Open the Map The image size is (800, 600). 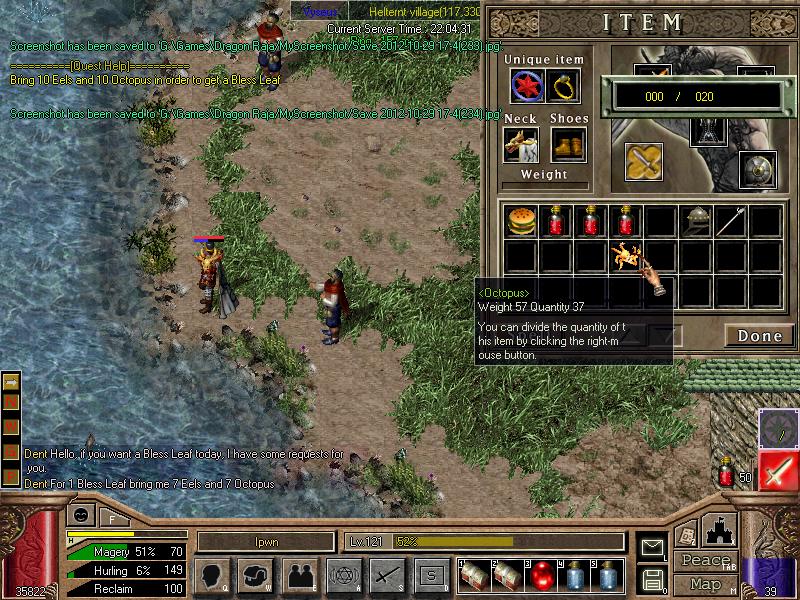point(705,584)
